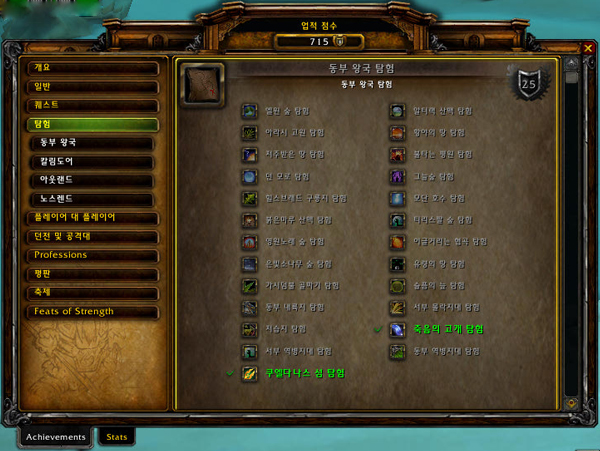Choose the 동부 왕국 subcategory

(96, 143)
